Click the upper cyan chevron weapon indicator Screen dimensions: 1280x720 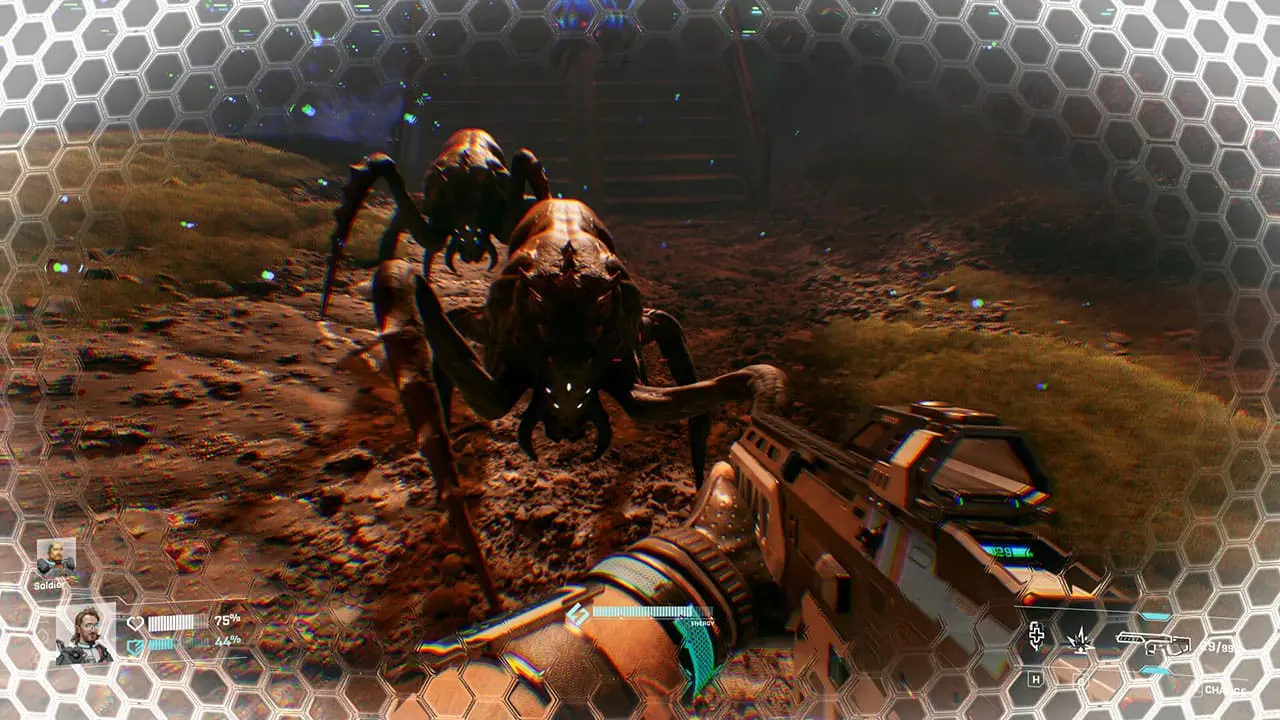coord(1155,615)
